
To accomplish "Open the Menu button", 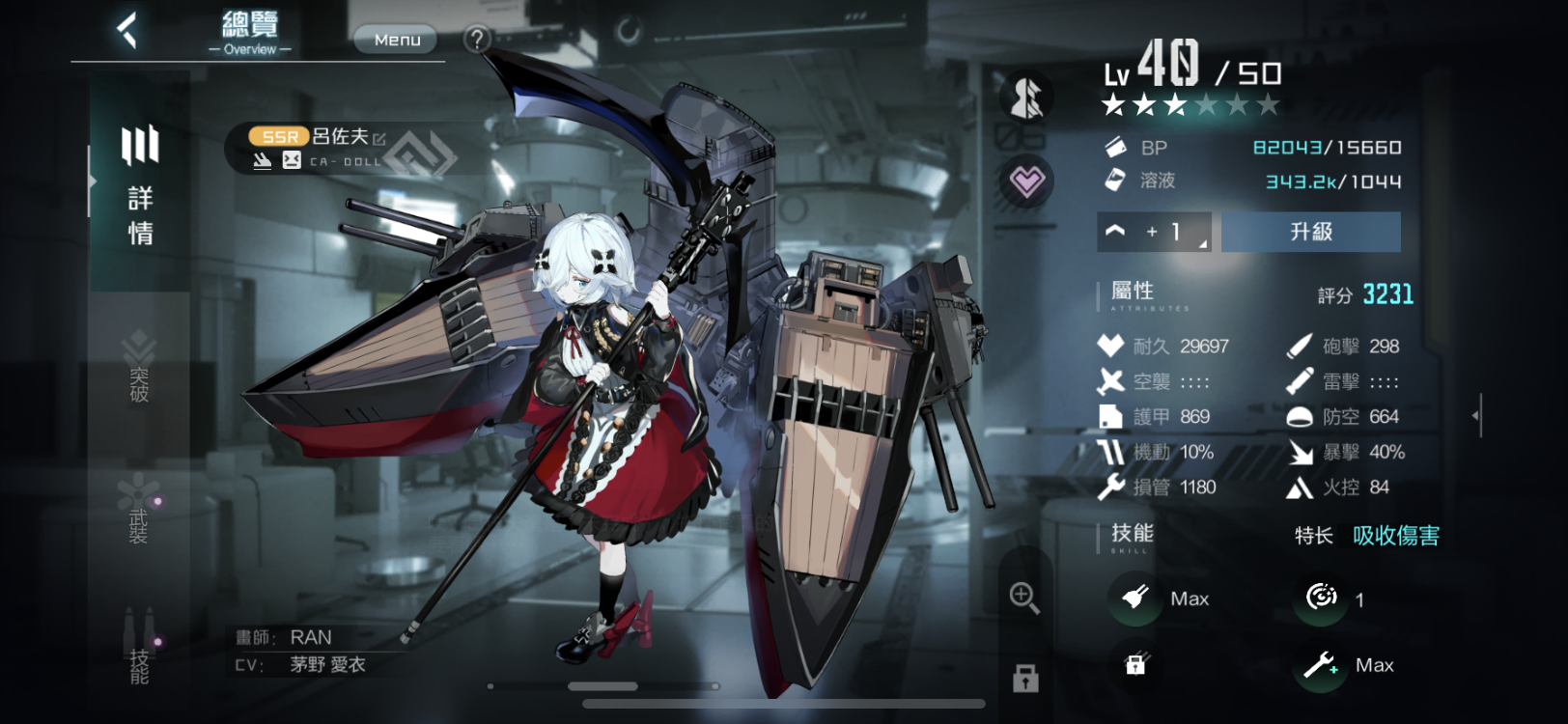I will (x=396, y=40).
